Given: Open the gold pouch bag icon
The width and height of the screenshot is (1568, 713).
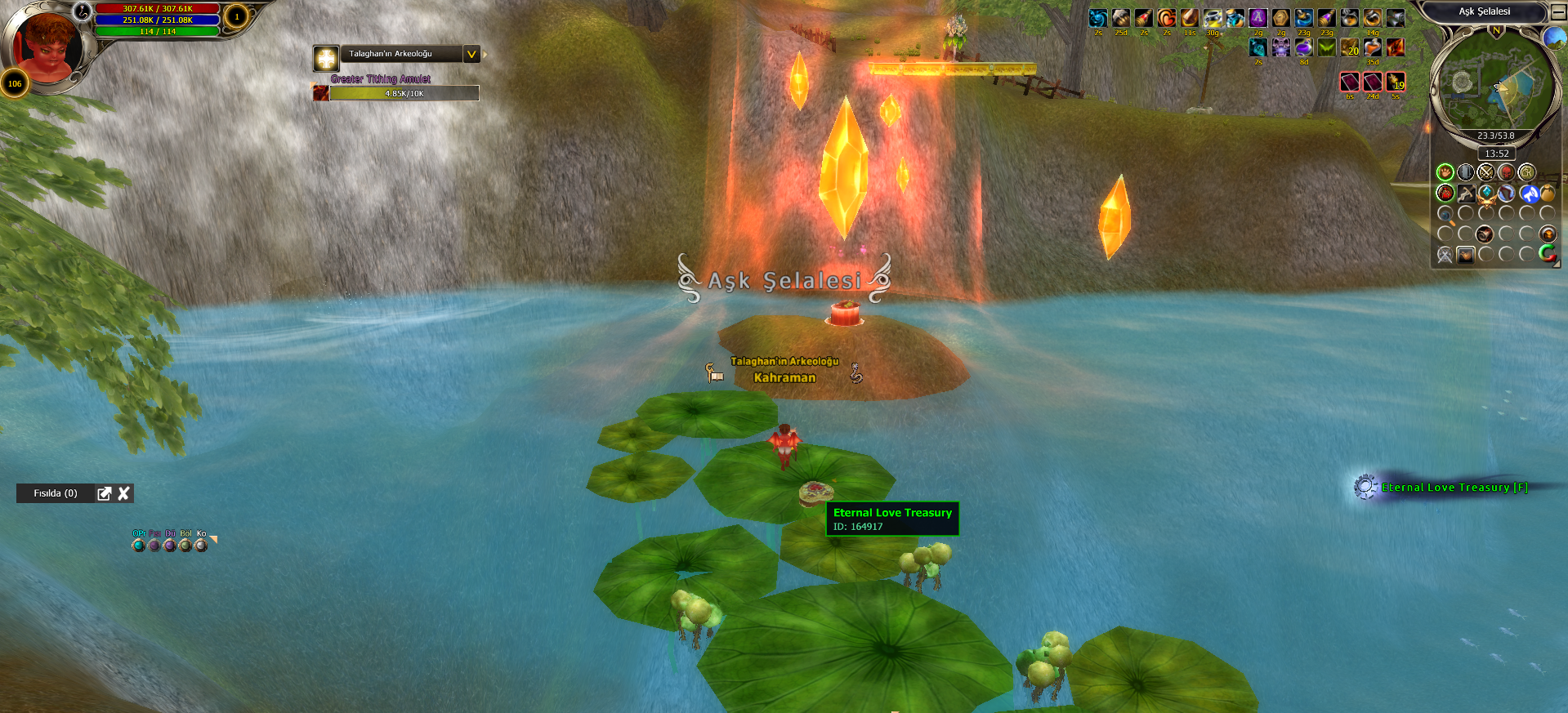Looking at the screenshot, I should (1548, 194).
